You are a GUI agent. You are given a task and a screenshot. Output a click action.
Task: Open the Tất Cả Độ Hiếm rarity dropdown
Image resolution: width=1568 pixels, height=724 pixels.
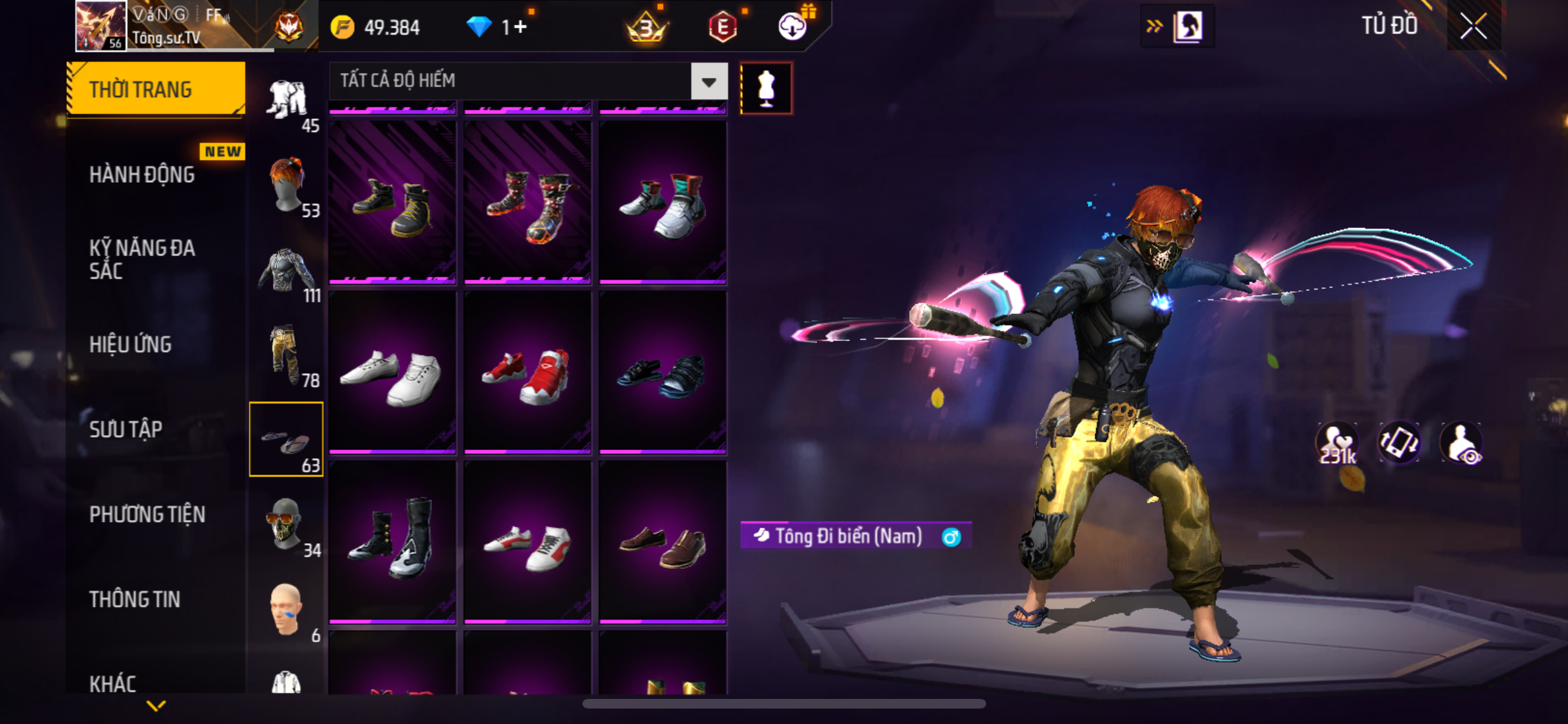pyautogui.click(x=709, y=82)
